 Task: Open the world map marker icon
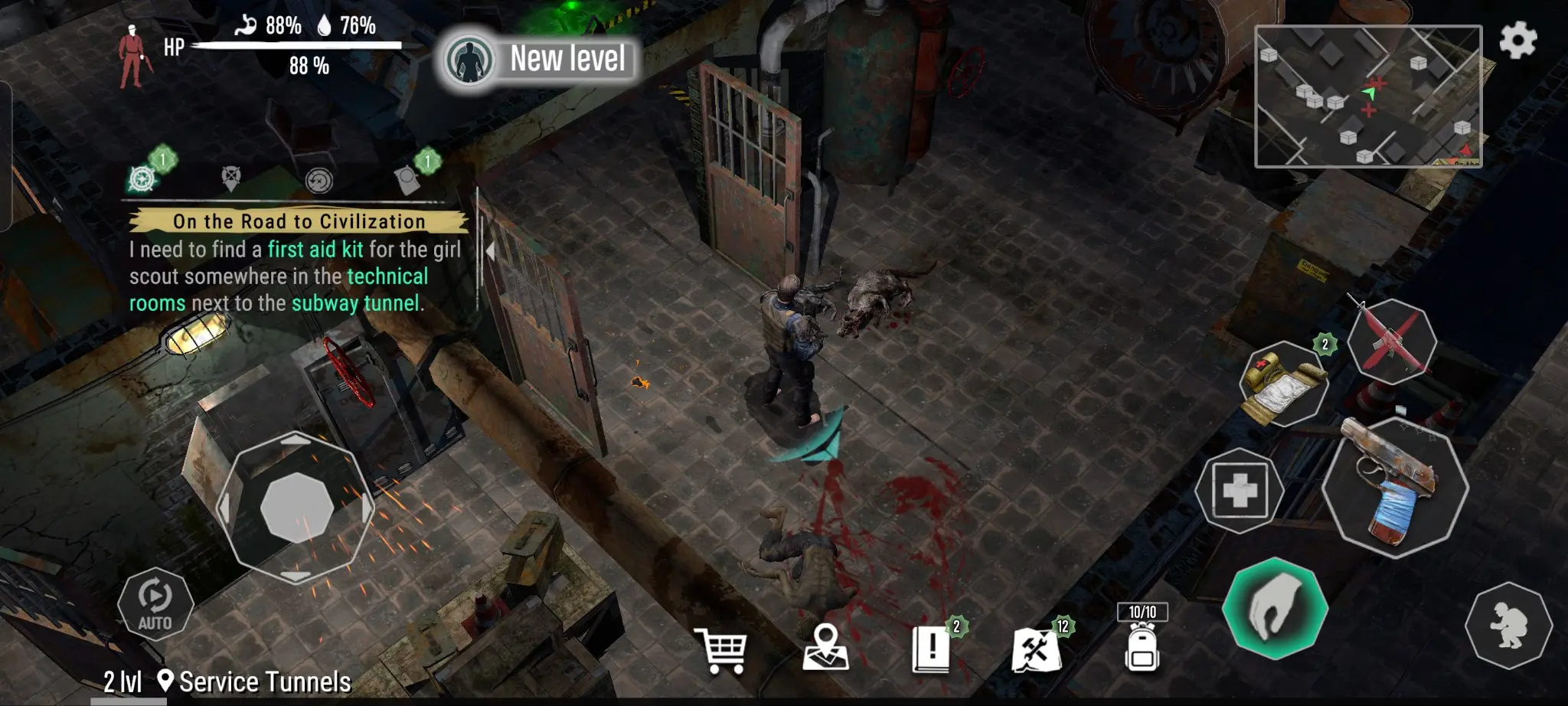[x=825, y=648]
